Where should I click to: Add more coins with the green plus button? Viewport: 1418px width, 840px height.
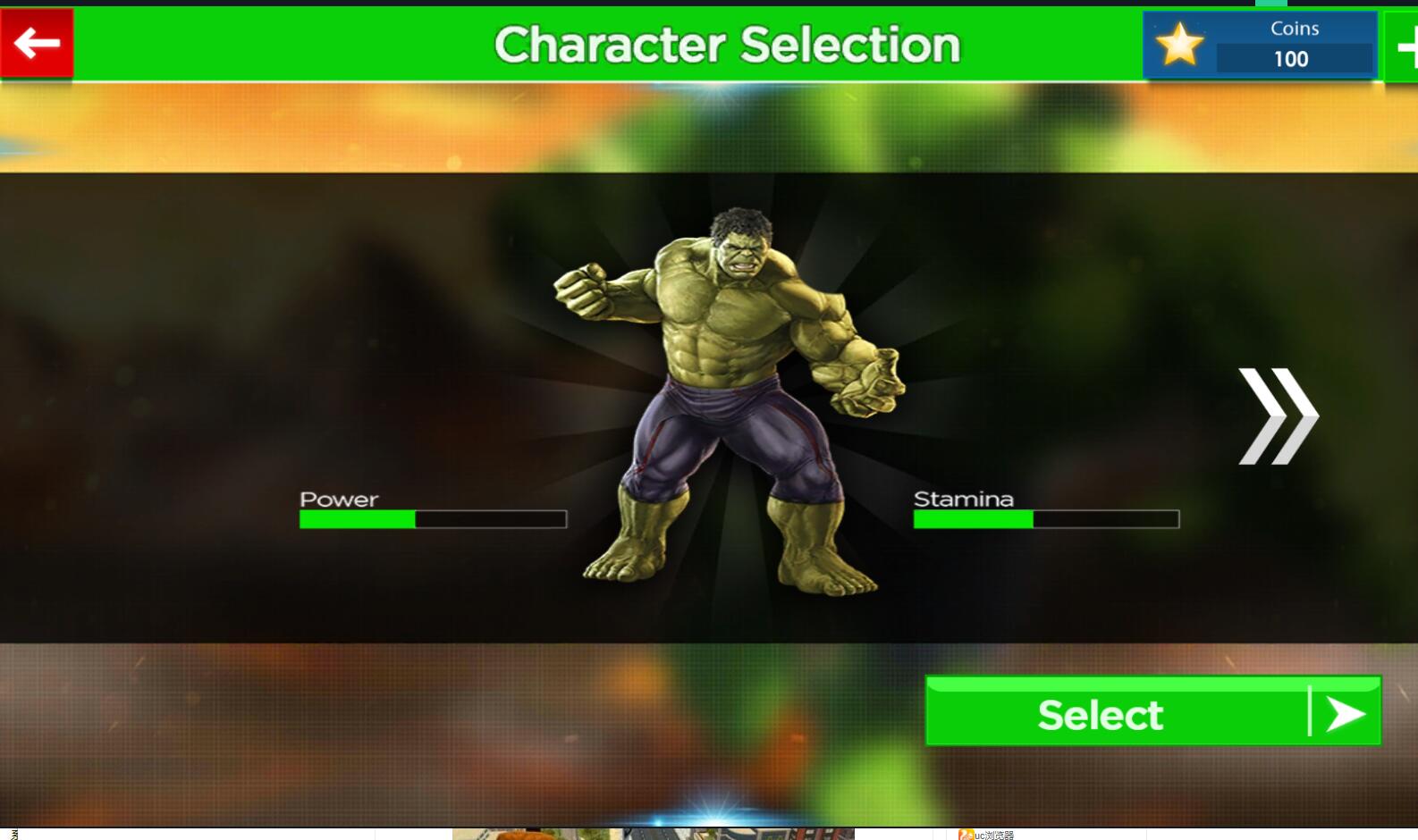(1403, 47)
